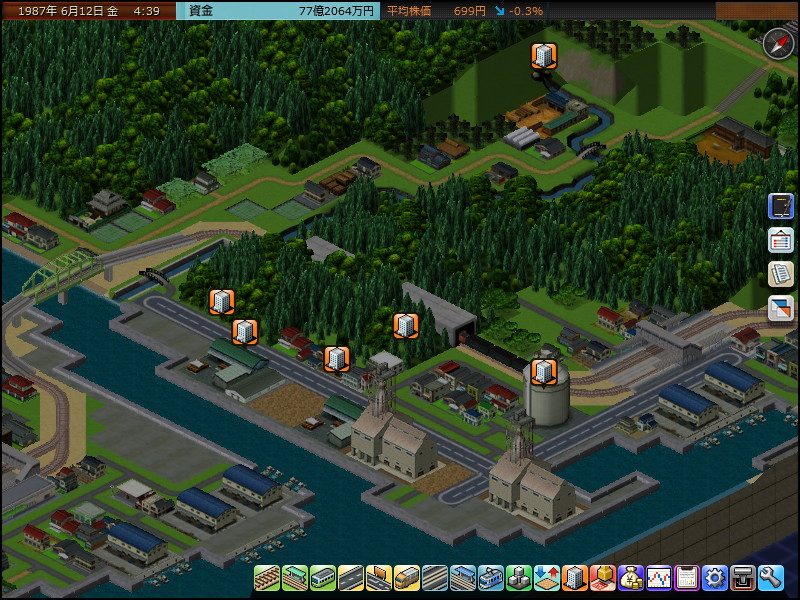Open the gear settings menu
800x600 pixels.
pyautogui.click(x=715, y=578)
